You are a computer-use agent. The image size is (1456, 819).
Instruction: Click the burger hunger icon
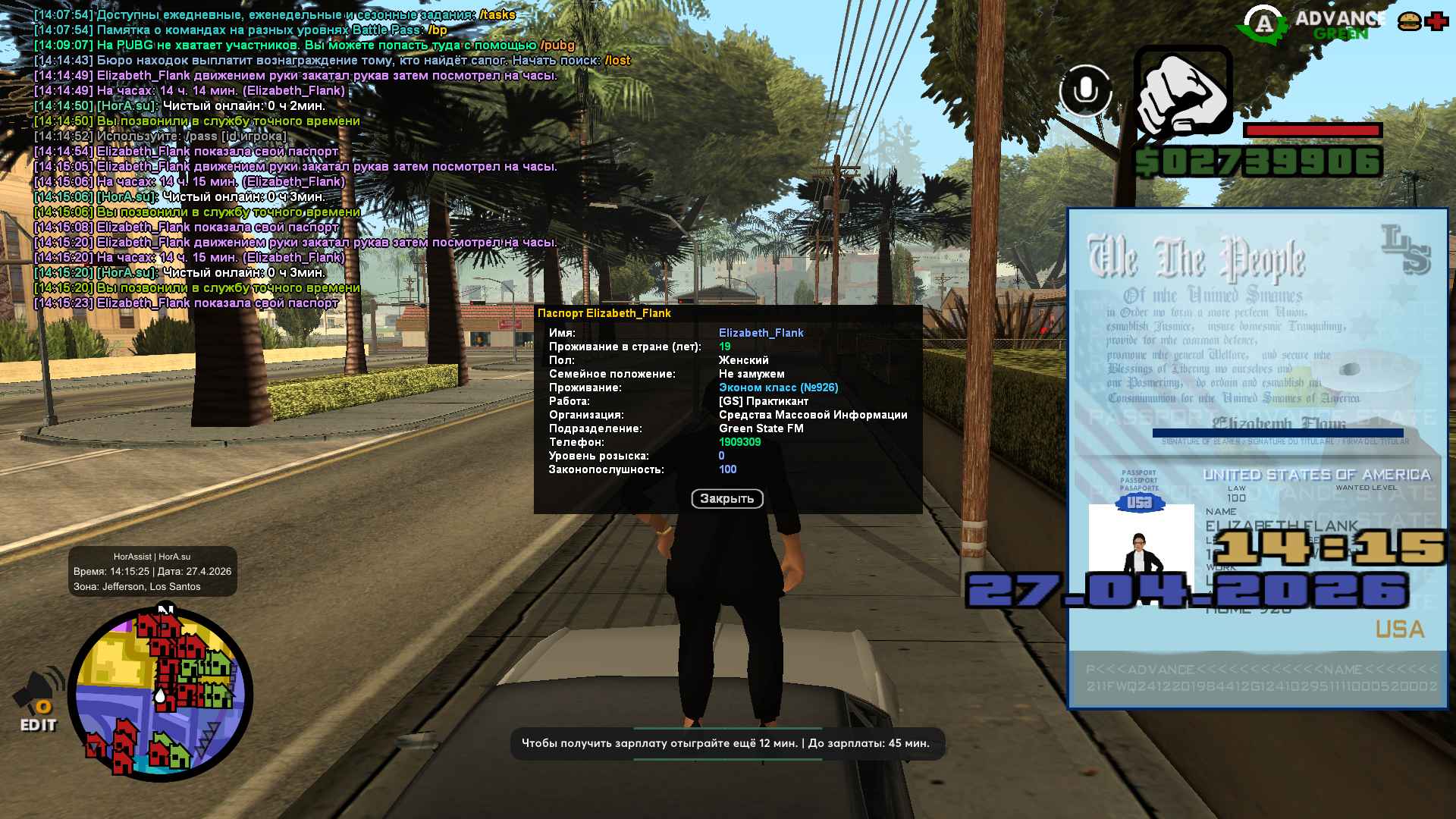(1409, 22)
